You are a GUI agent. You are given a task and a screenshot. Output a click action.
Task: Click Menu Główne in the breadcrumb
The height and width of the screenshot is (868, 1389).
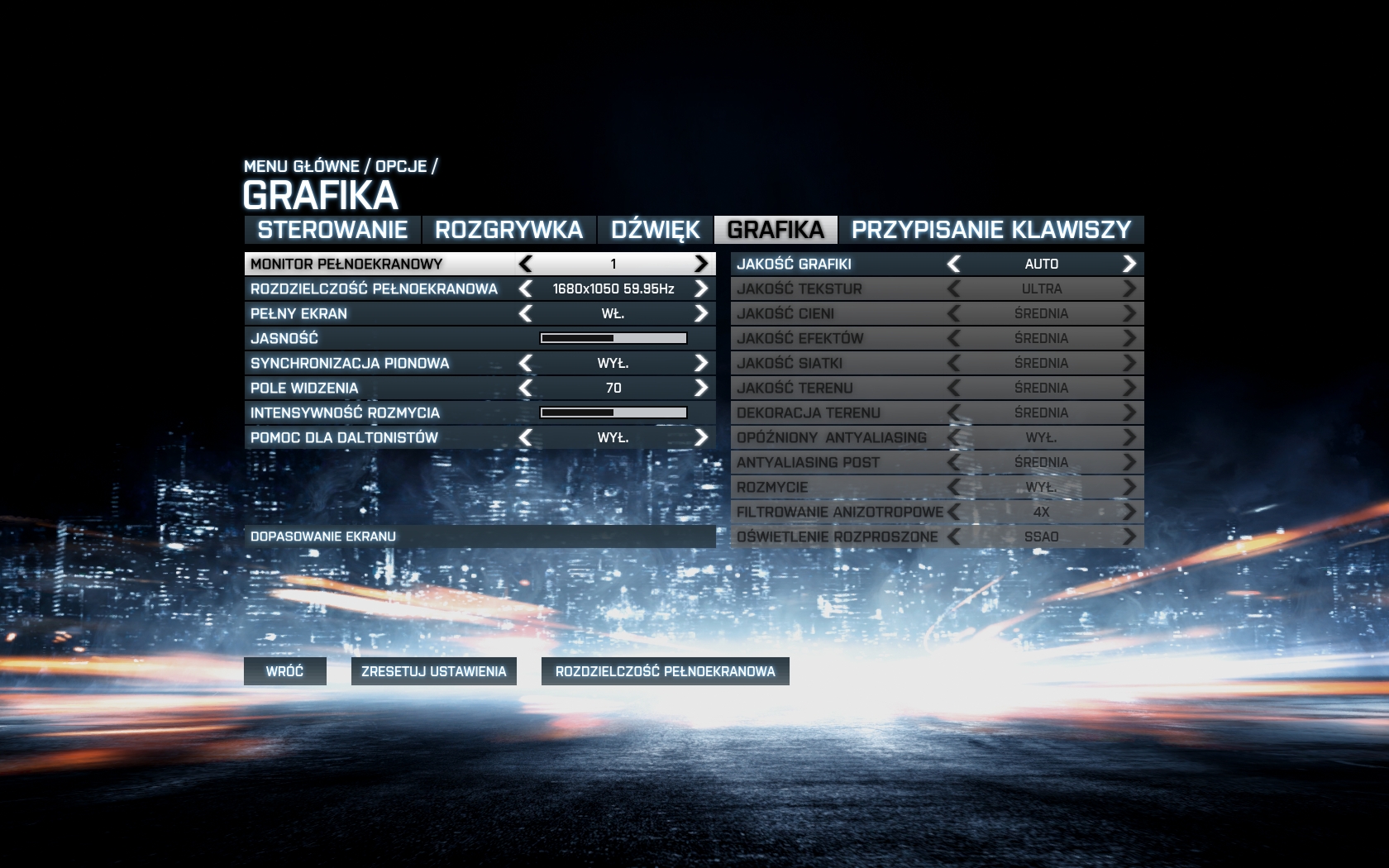coord(301,166)
